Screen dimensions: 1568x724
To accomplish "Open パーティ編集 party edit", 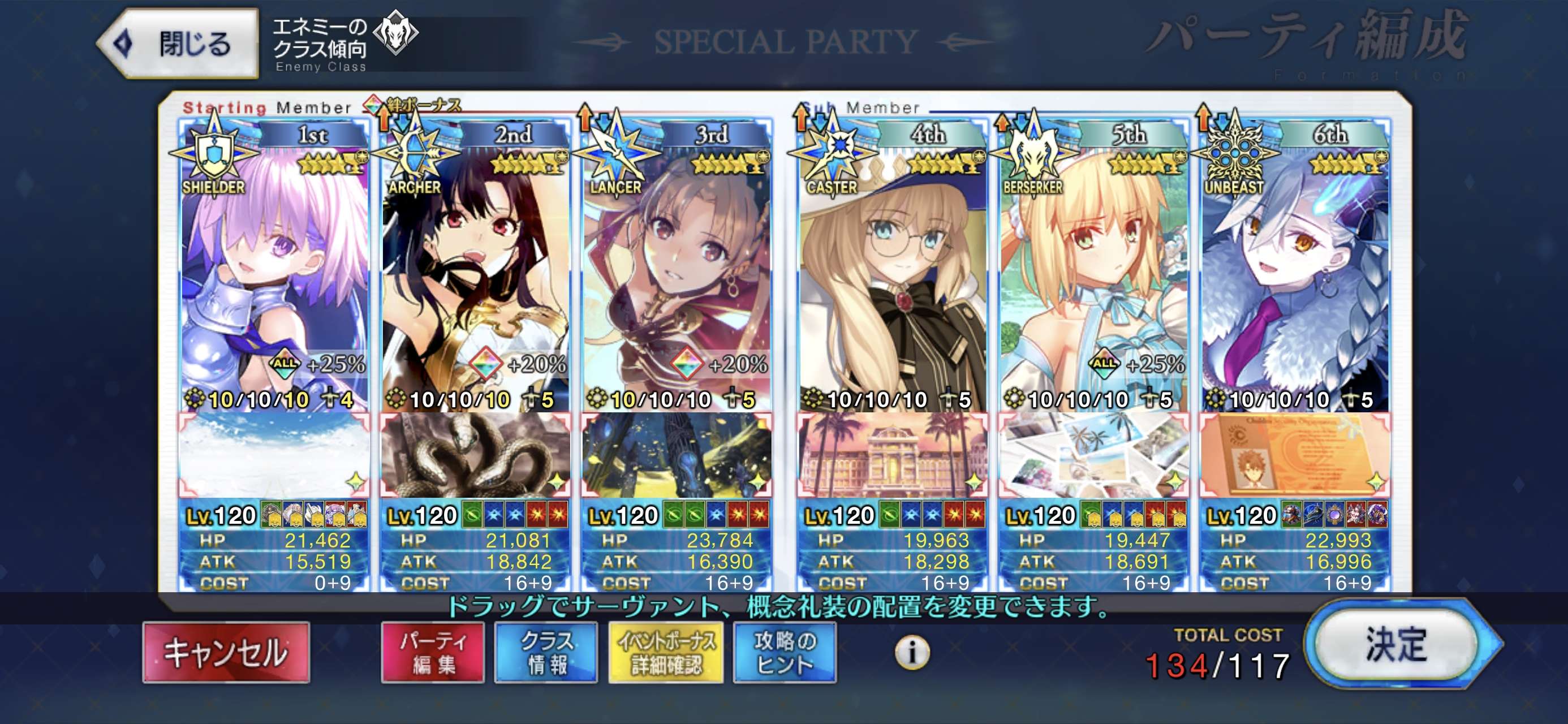I will pyautogui.click(x=433, y=652).
